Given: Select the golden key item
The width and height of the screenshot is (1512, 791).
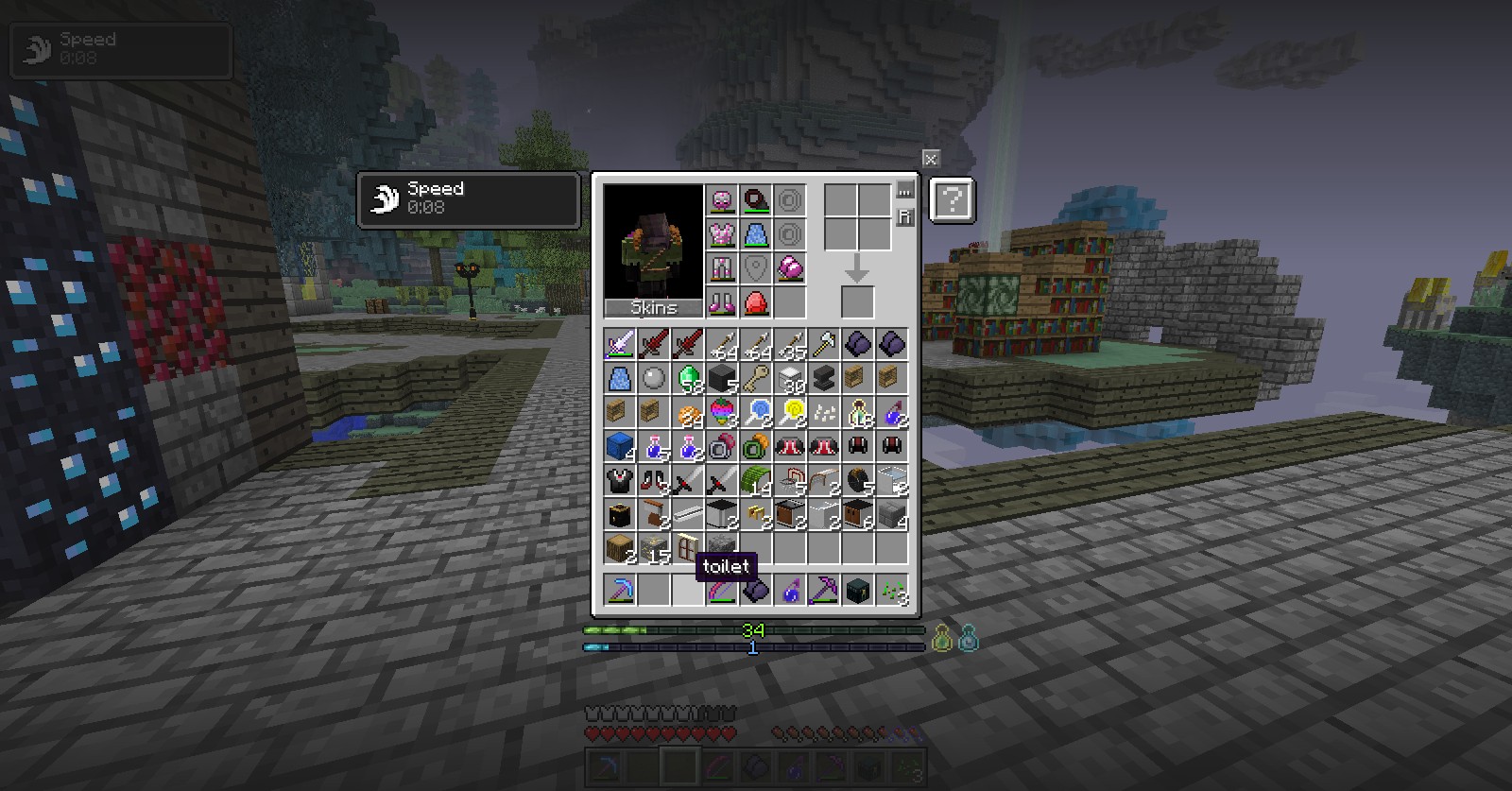Looking at the screenshot, I should tap(756, 379).
